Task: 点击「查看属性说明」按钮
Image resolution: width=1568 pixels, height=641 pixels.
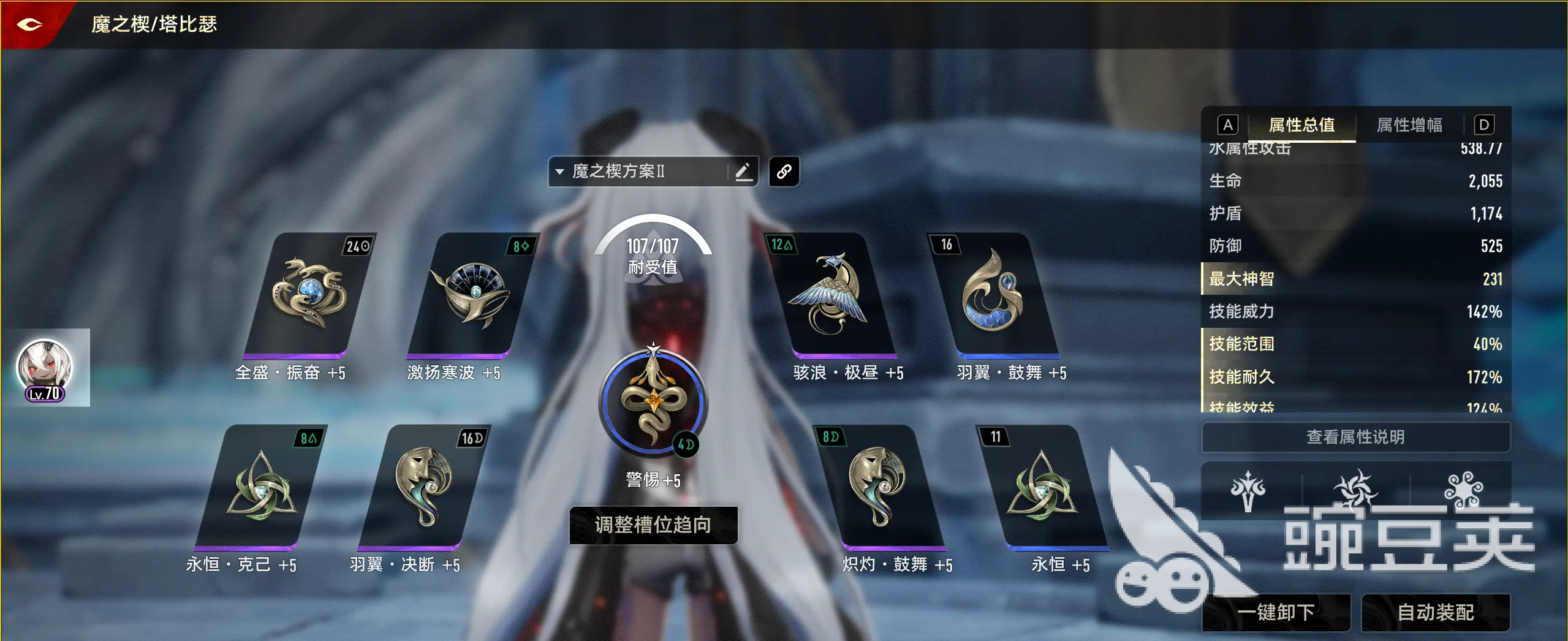Action: (x=1355, y=437)
